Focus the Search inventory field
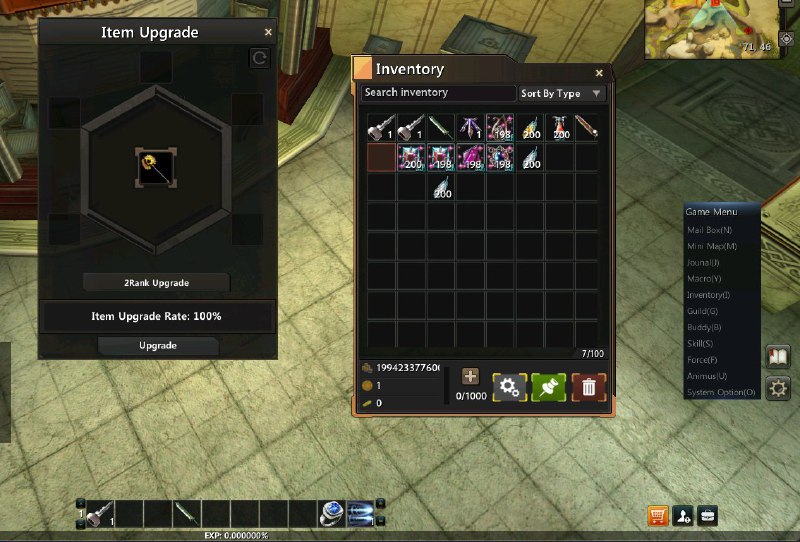The image size is (800, 542). coord(438,93)
